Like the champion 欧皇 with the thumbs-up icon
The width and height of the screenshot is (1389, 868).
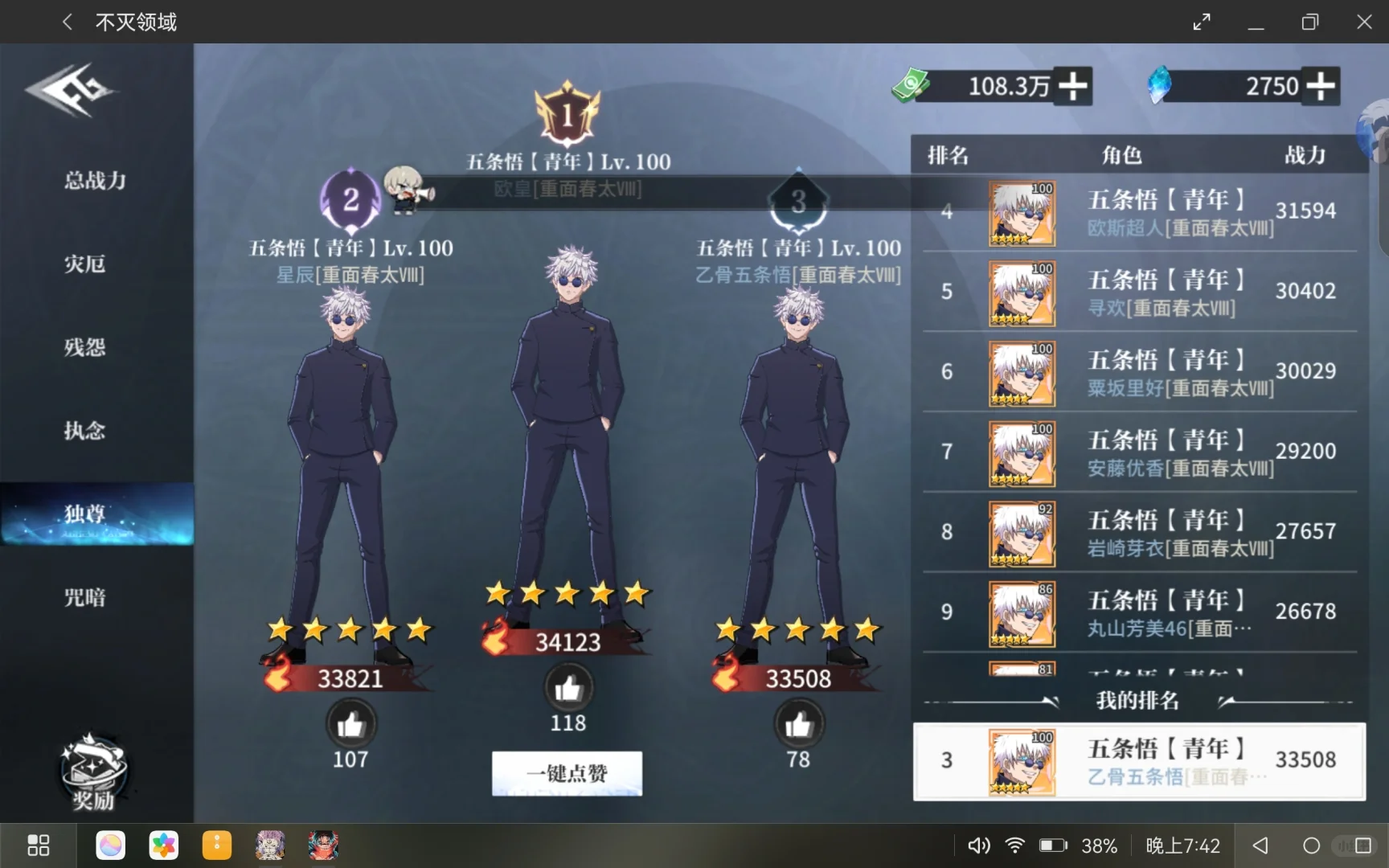[568, 687]
